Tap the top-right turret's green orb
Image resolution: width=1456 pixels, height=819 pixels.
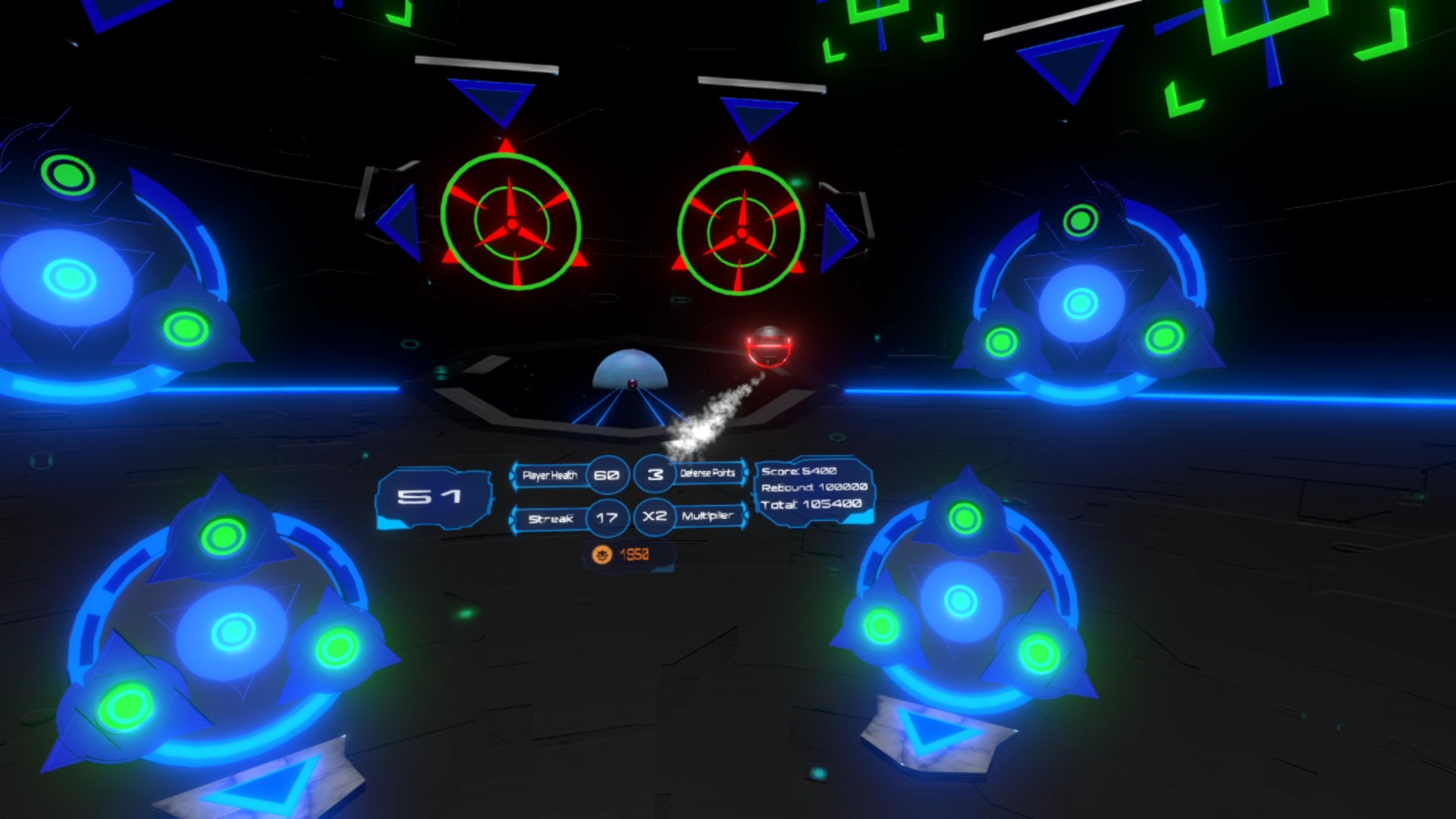1080,220
